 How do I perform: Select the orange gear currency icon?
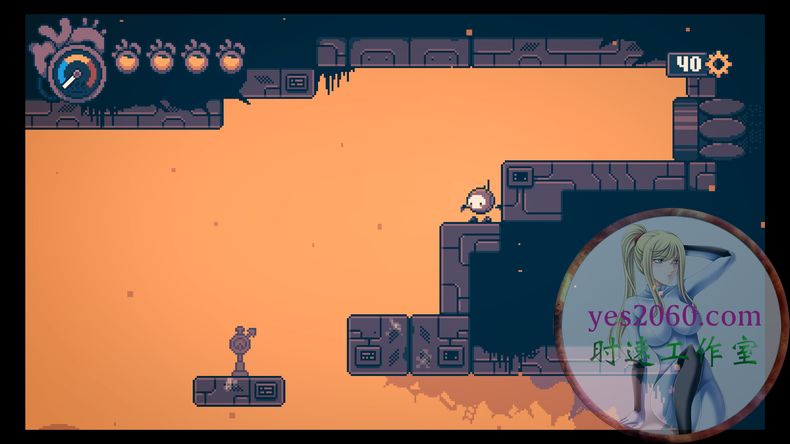click(718, 64)
